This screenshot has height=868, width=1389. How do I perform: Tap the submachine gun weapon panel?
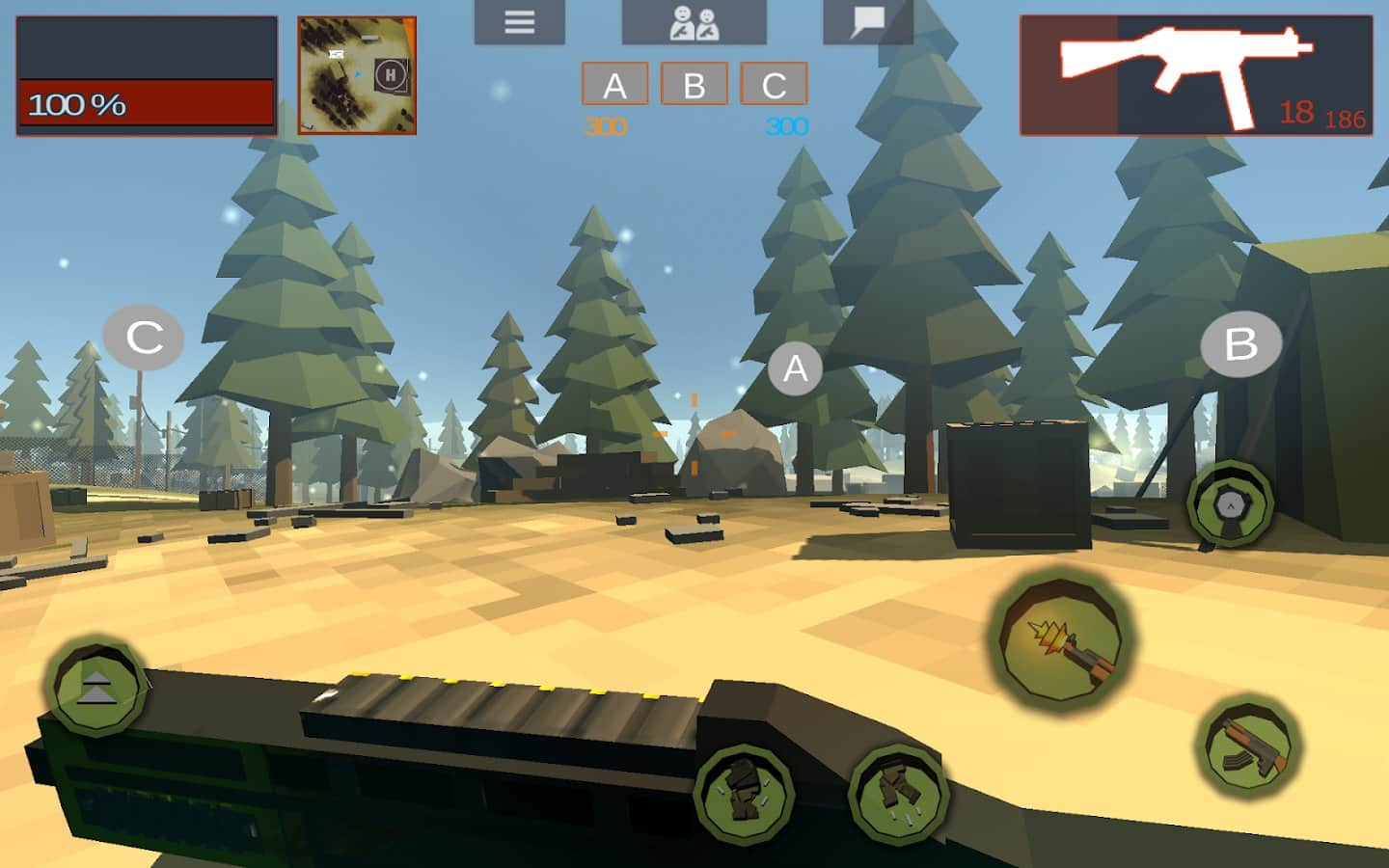[x=1196, y=75]
